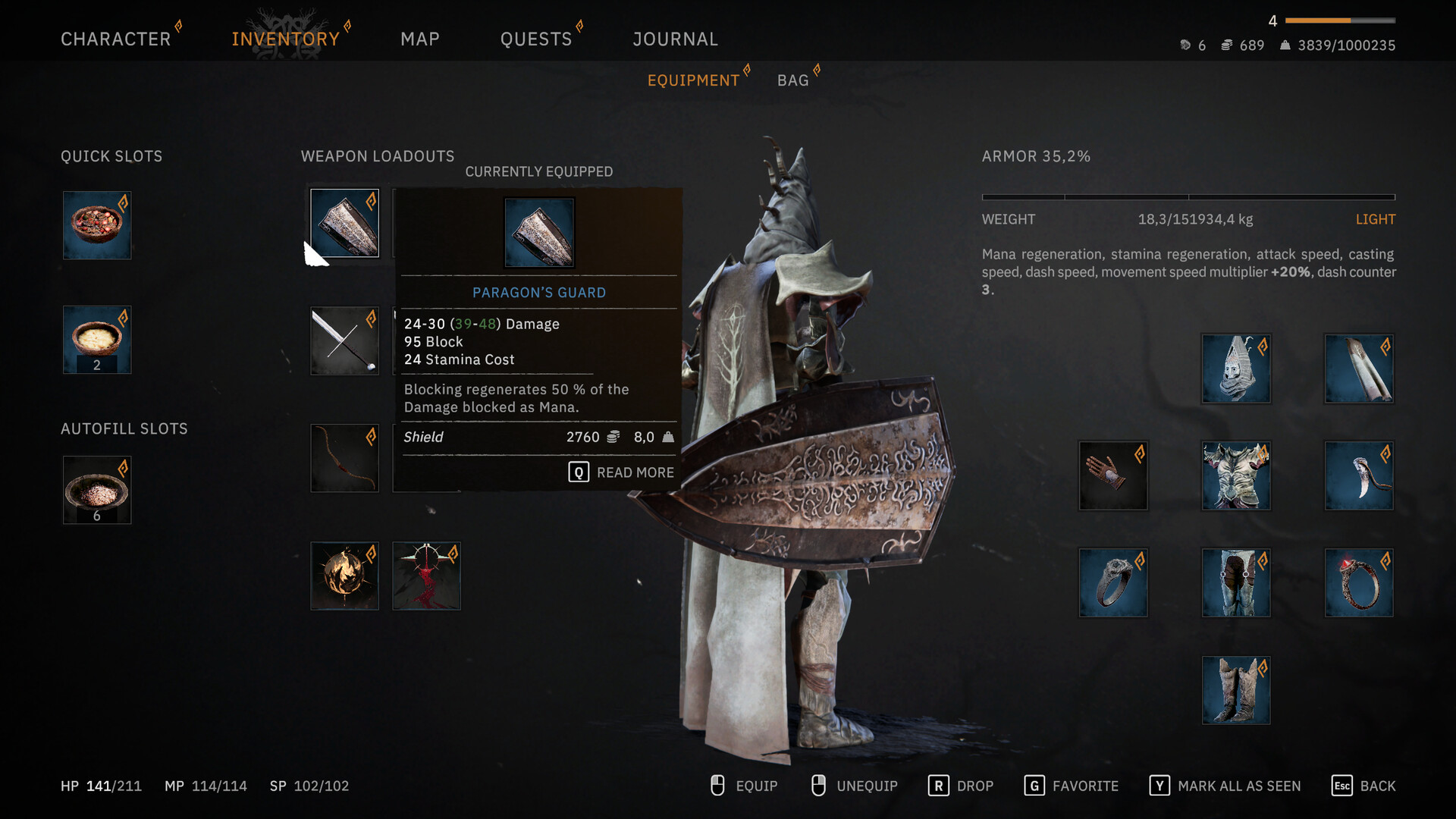
Task: Select the Equipment sub-tab
Action: (x=693, y=80)
